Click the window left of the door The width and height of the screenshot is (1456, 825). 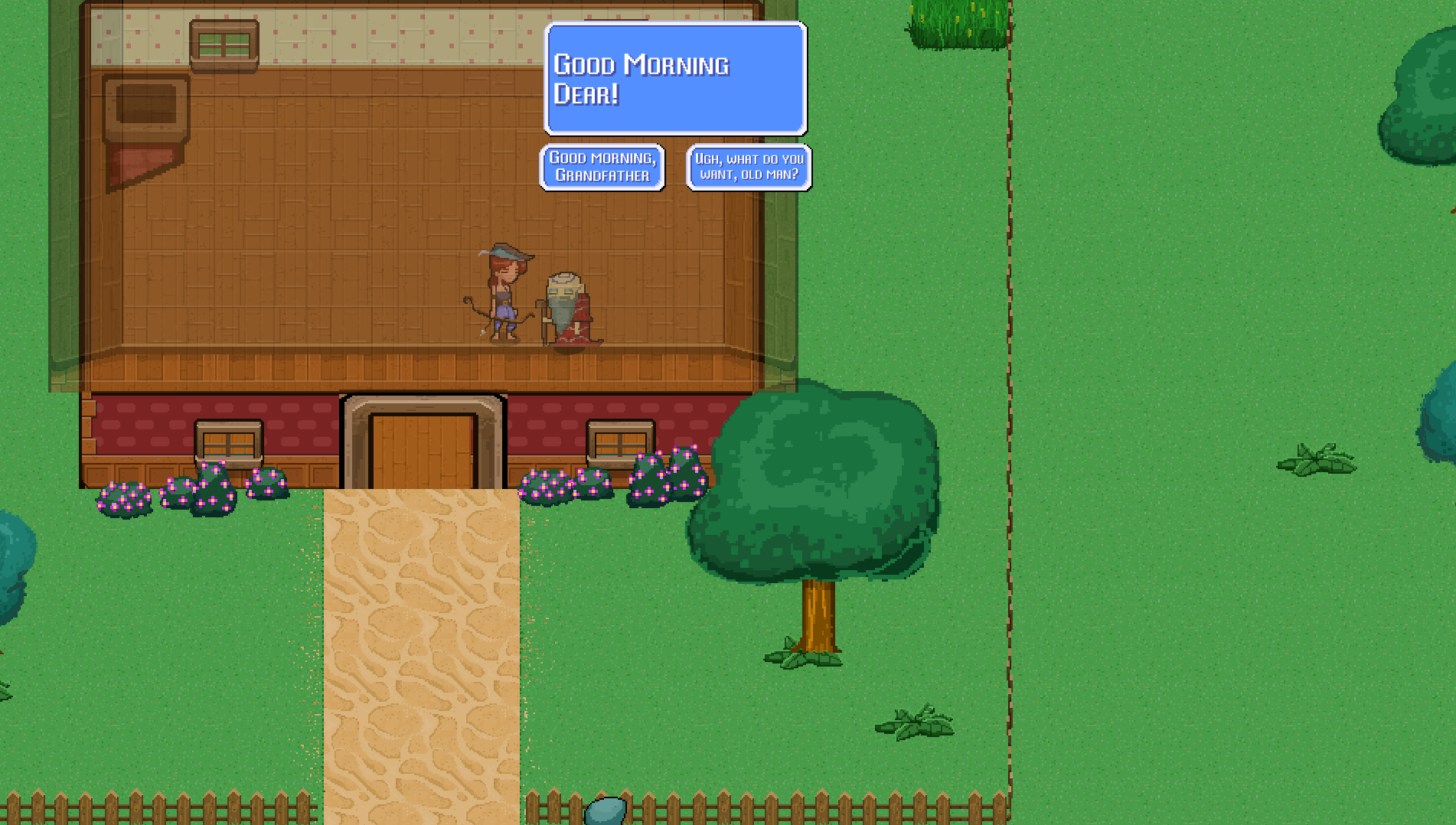227,442
